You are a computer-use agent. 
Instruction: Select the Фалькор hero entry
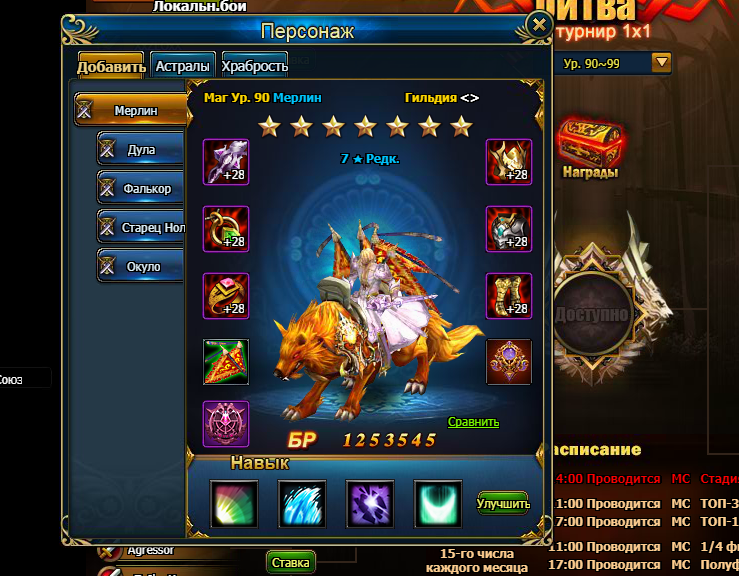click(x=141, y=188)
